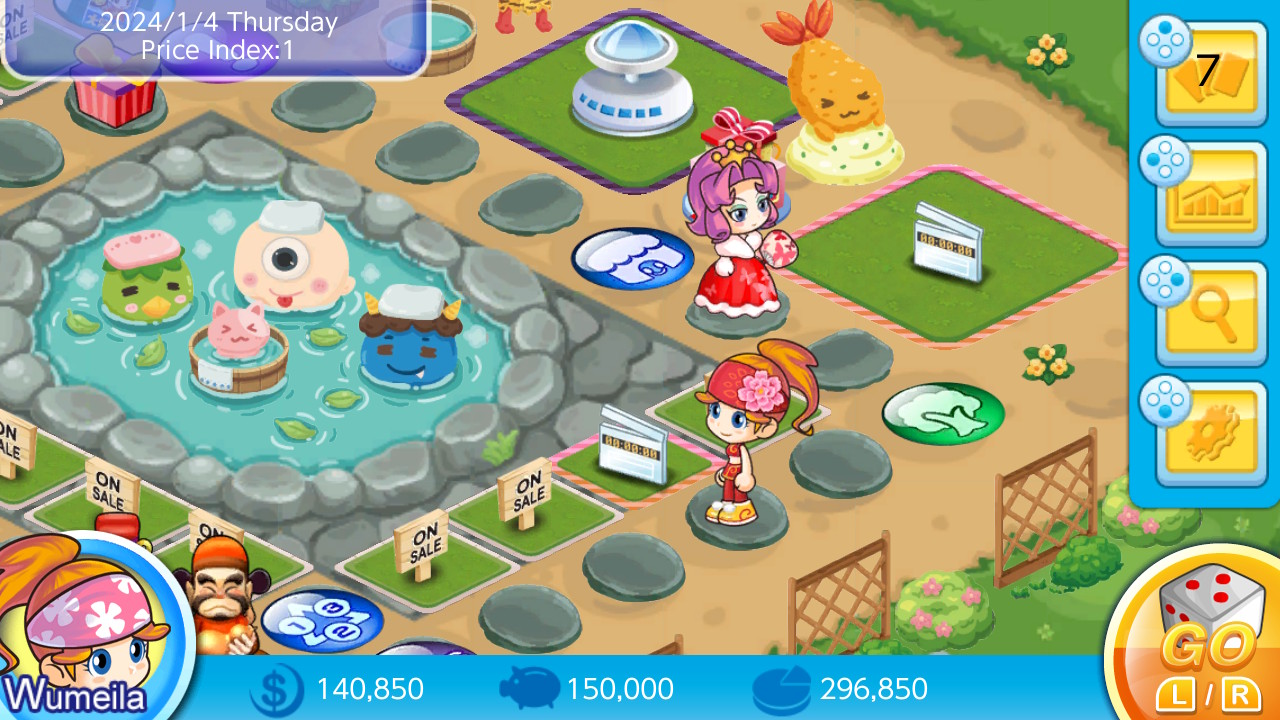Click the date panel showing Price Index 1
The height and width of the screenshot is (720, 1280).
(x=215, y=37)
